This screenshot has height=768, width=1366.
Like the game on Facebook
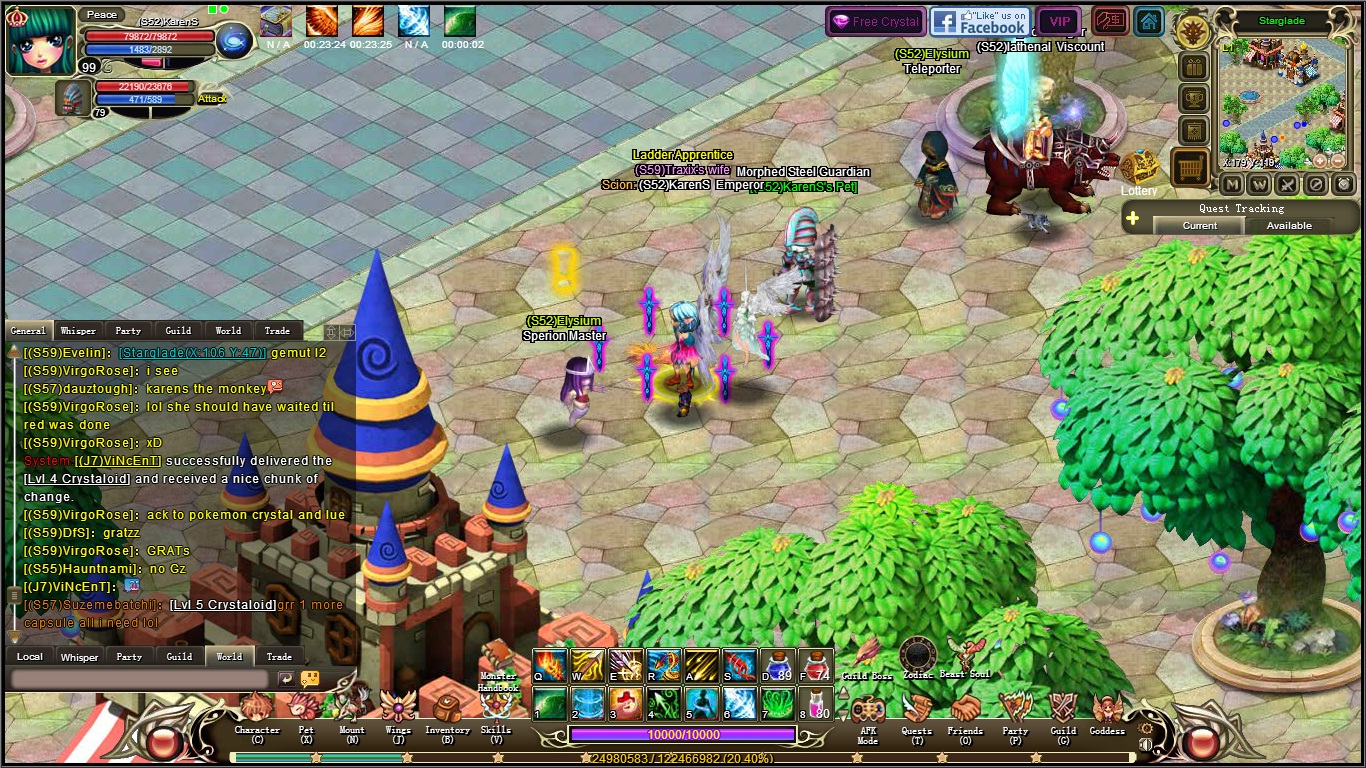pyautogui.click(x=979, y=21)
